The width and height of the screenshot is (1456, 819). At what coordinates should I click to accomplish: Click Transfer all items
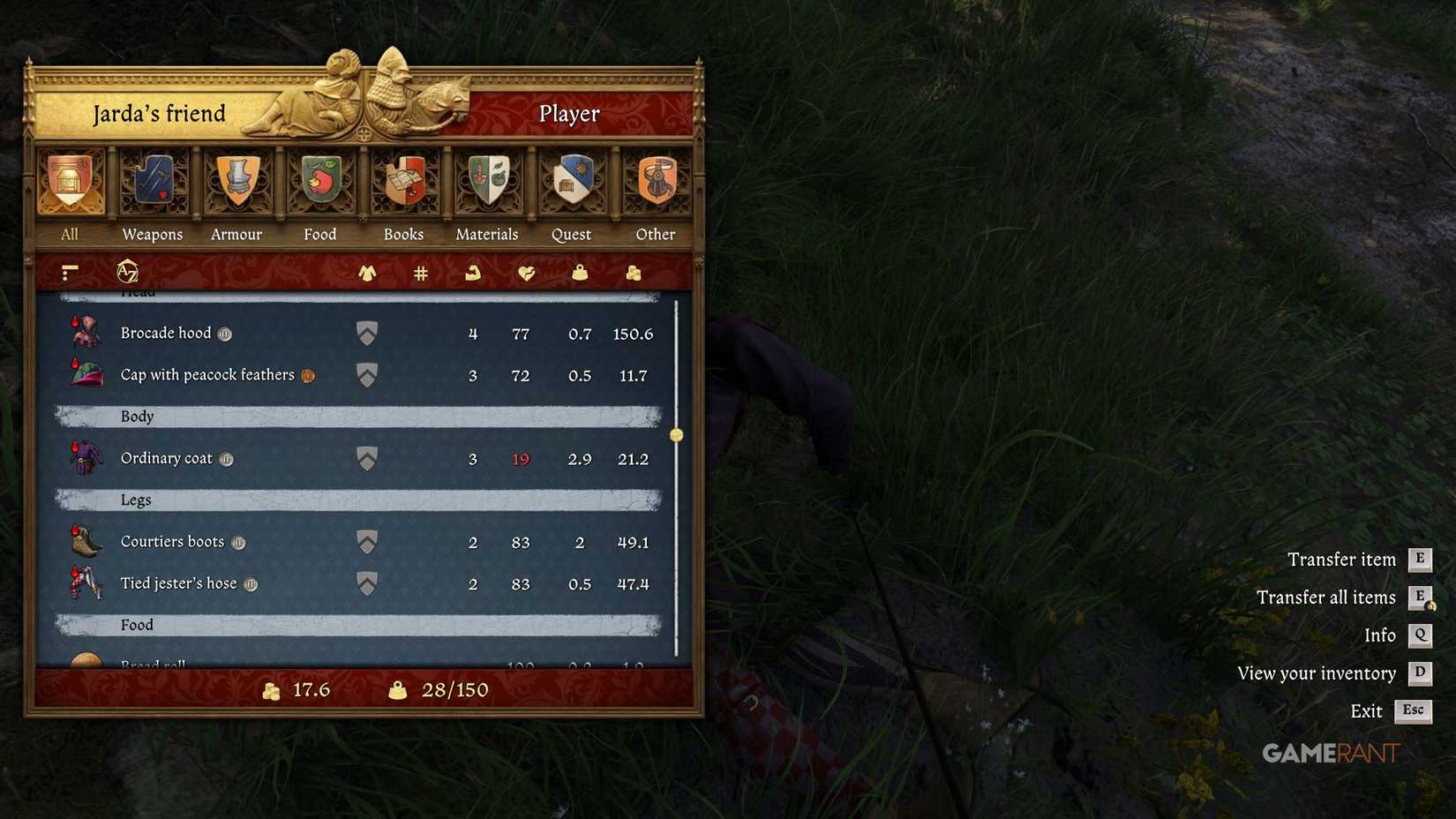click(1326, 597)
